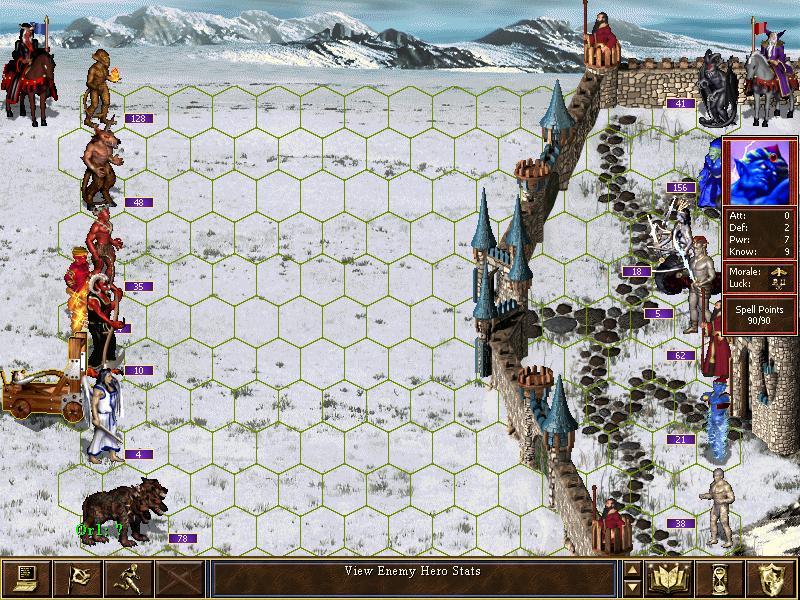Open the combat options menu
This screenshot has width=800, height=600.
point(26,577)
